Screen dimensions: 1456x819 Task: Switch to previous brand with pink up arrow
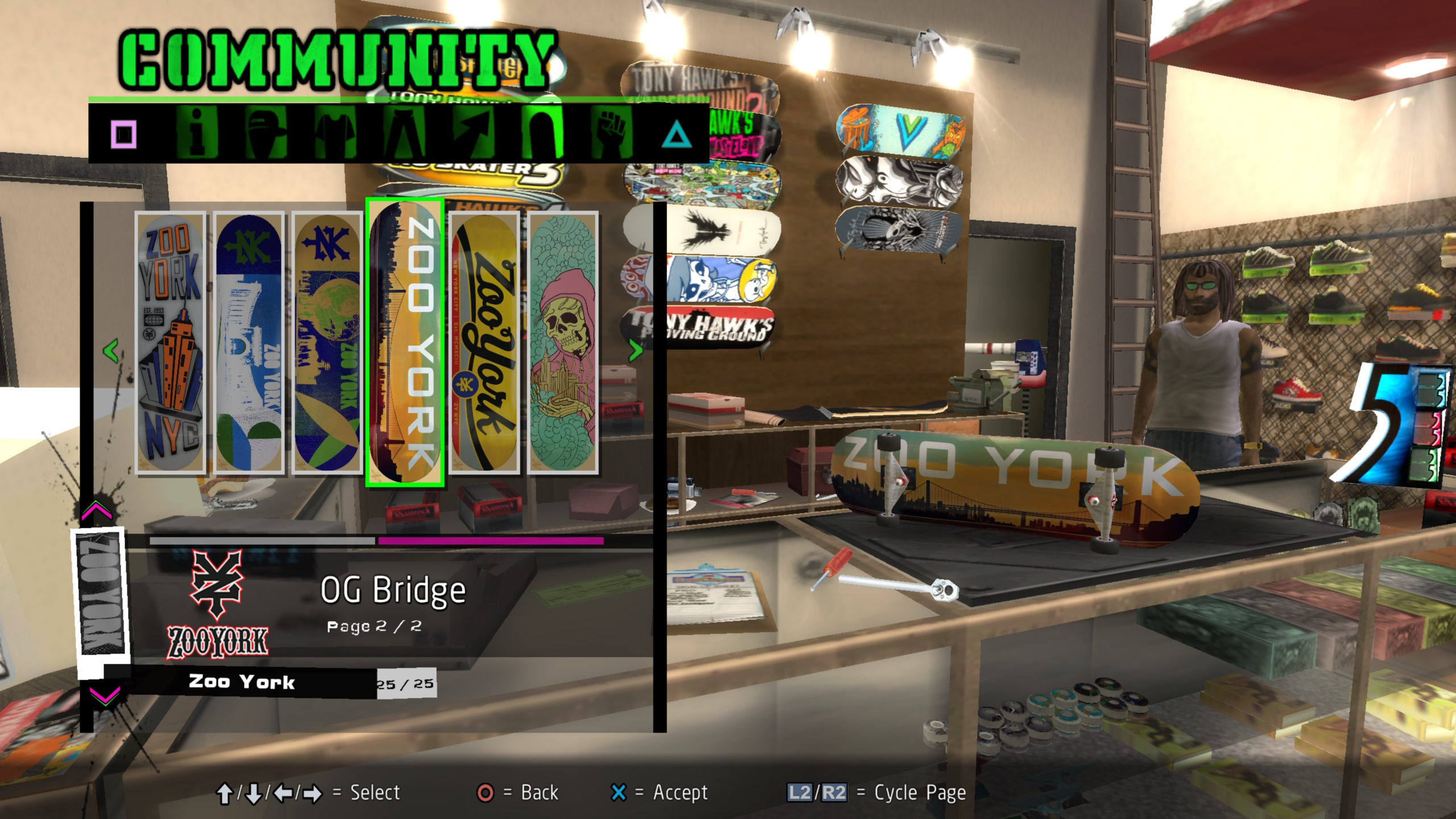97,511
